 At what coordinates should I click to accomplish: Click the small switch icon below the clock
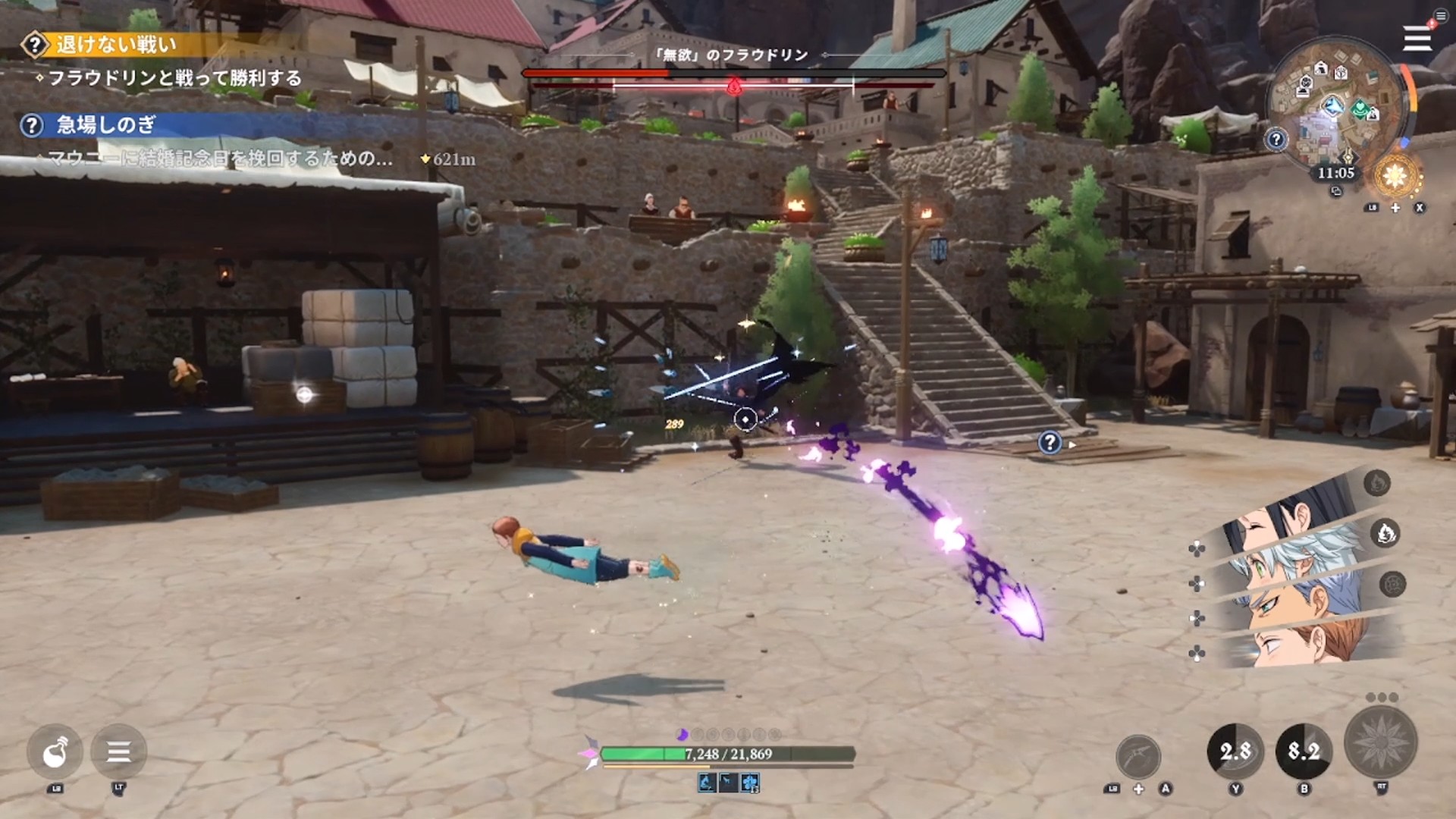(x=1336, y=192)
